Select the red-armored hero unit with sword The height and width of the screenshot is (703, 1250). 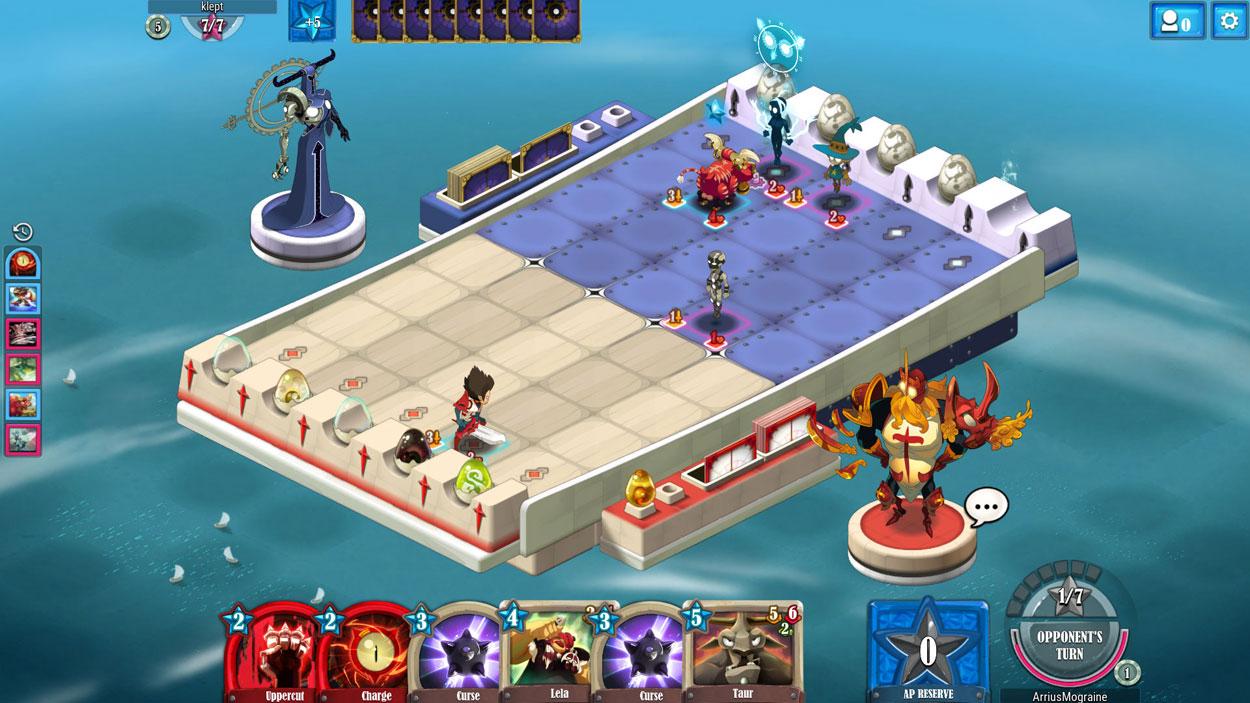tap(473, 410)
